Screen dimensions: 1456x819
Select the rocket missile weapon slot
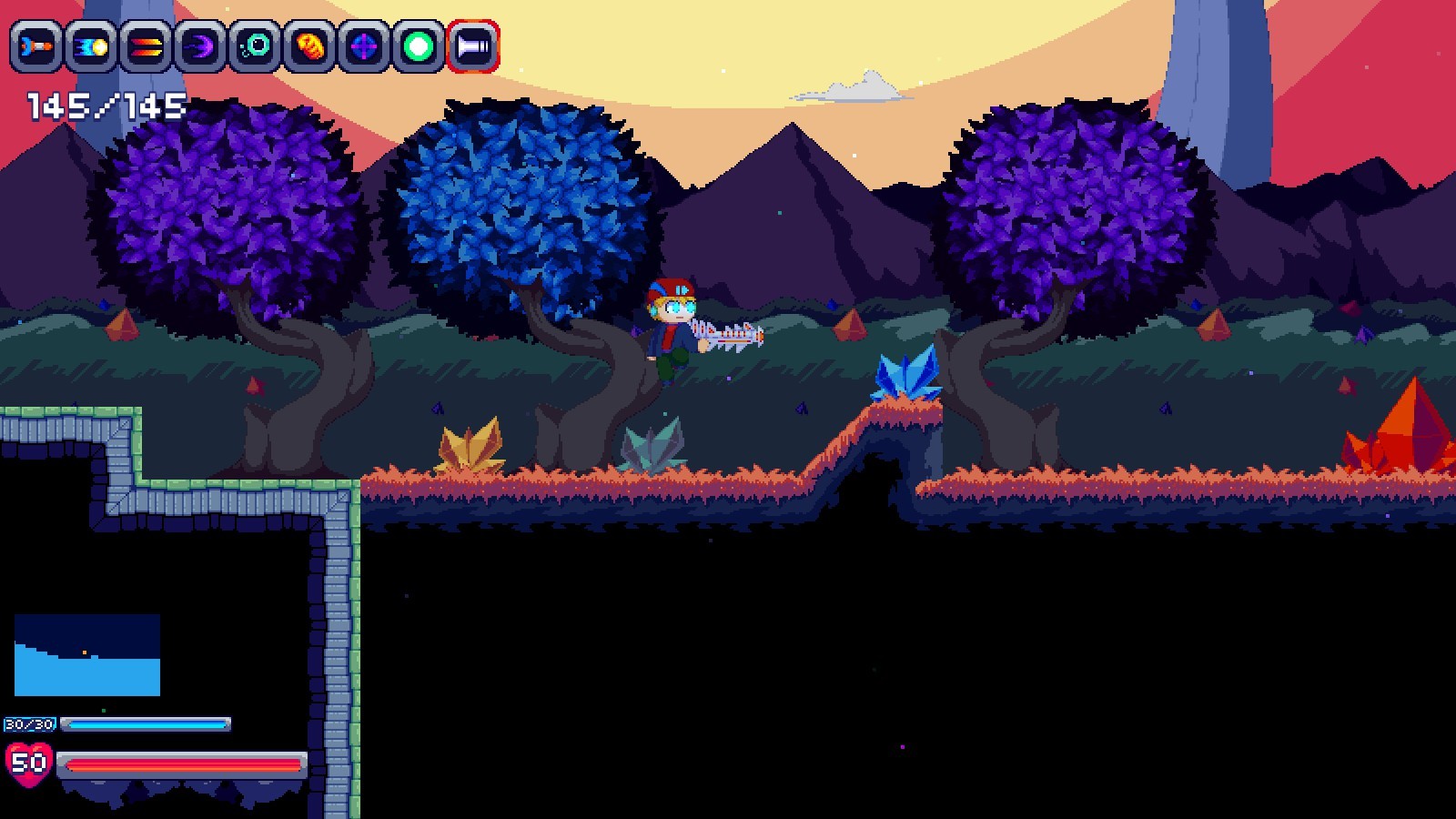36,46
